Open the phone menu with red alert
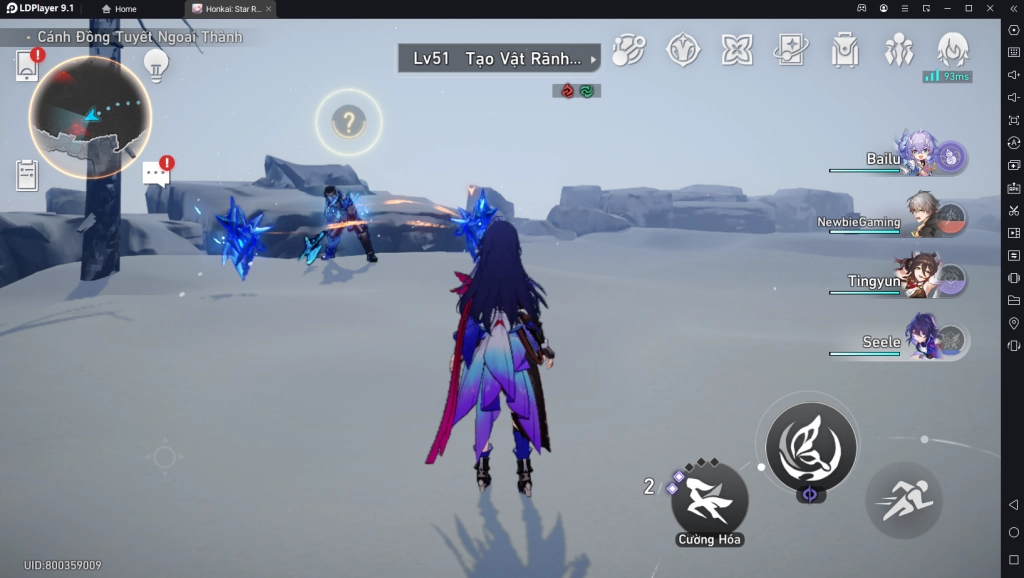This screenshot has width=1024, height=578. click(28, 65)
